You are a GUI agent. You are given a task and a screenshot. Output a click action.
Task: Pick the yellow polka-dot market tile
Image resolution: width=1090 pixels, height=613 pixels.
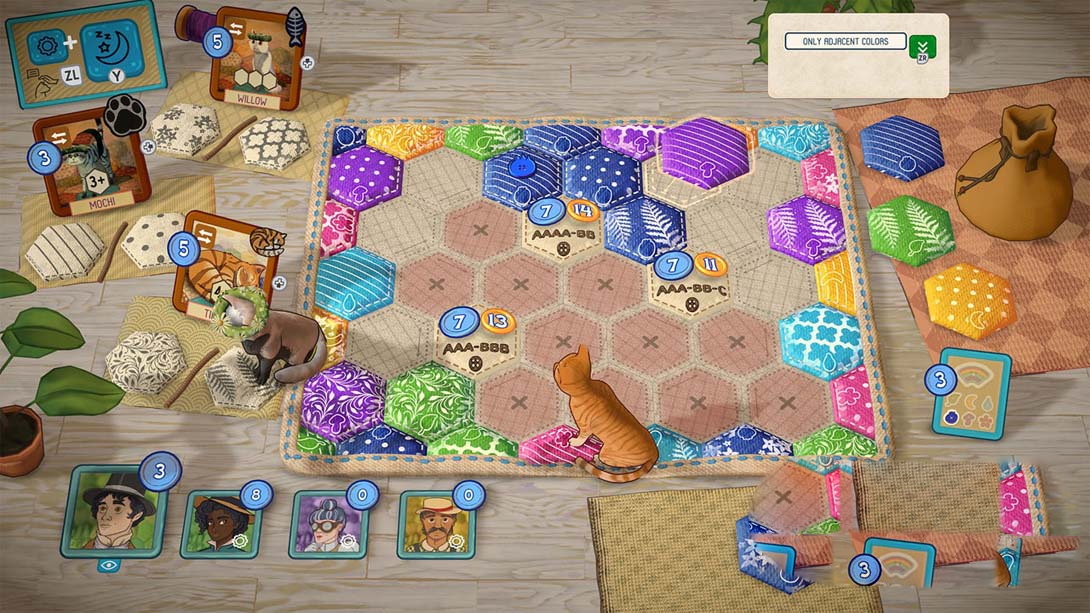969,301
